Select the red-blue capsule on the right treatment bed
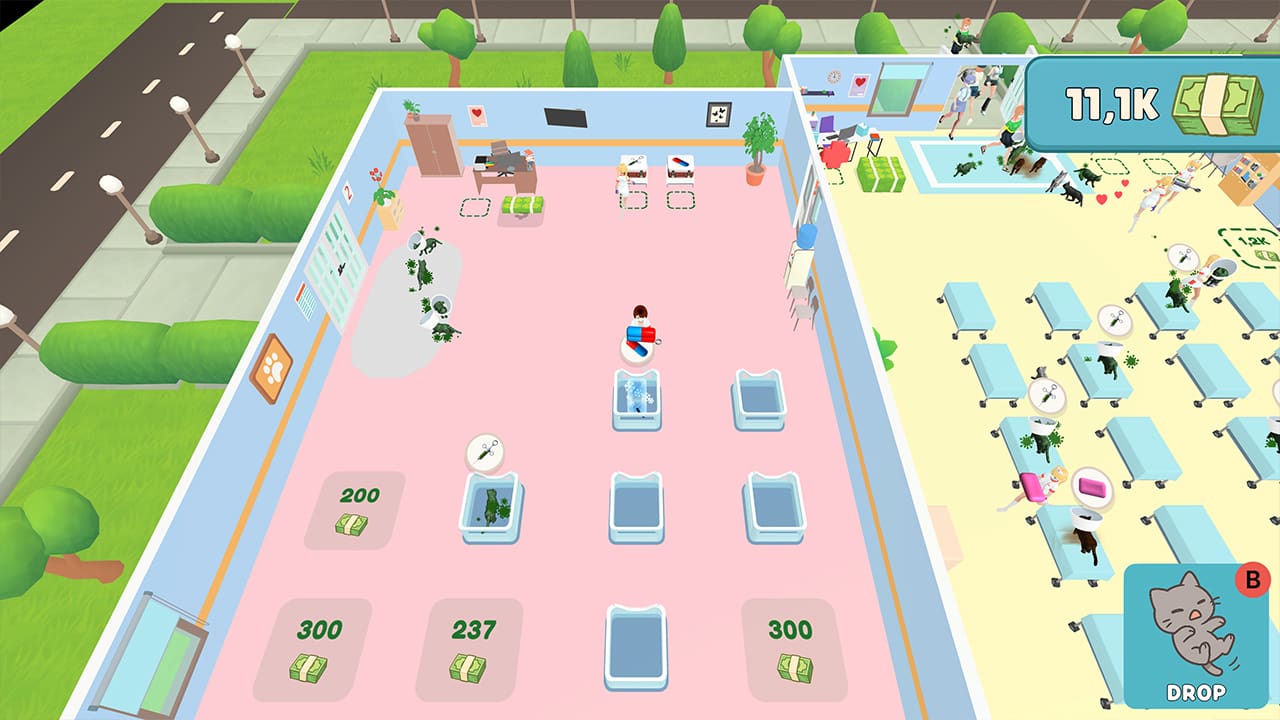Viewport: 1280px width, 720px height. [680, 162]
